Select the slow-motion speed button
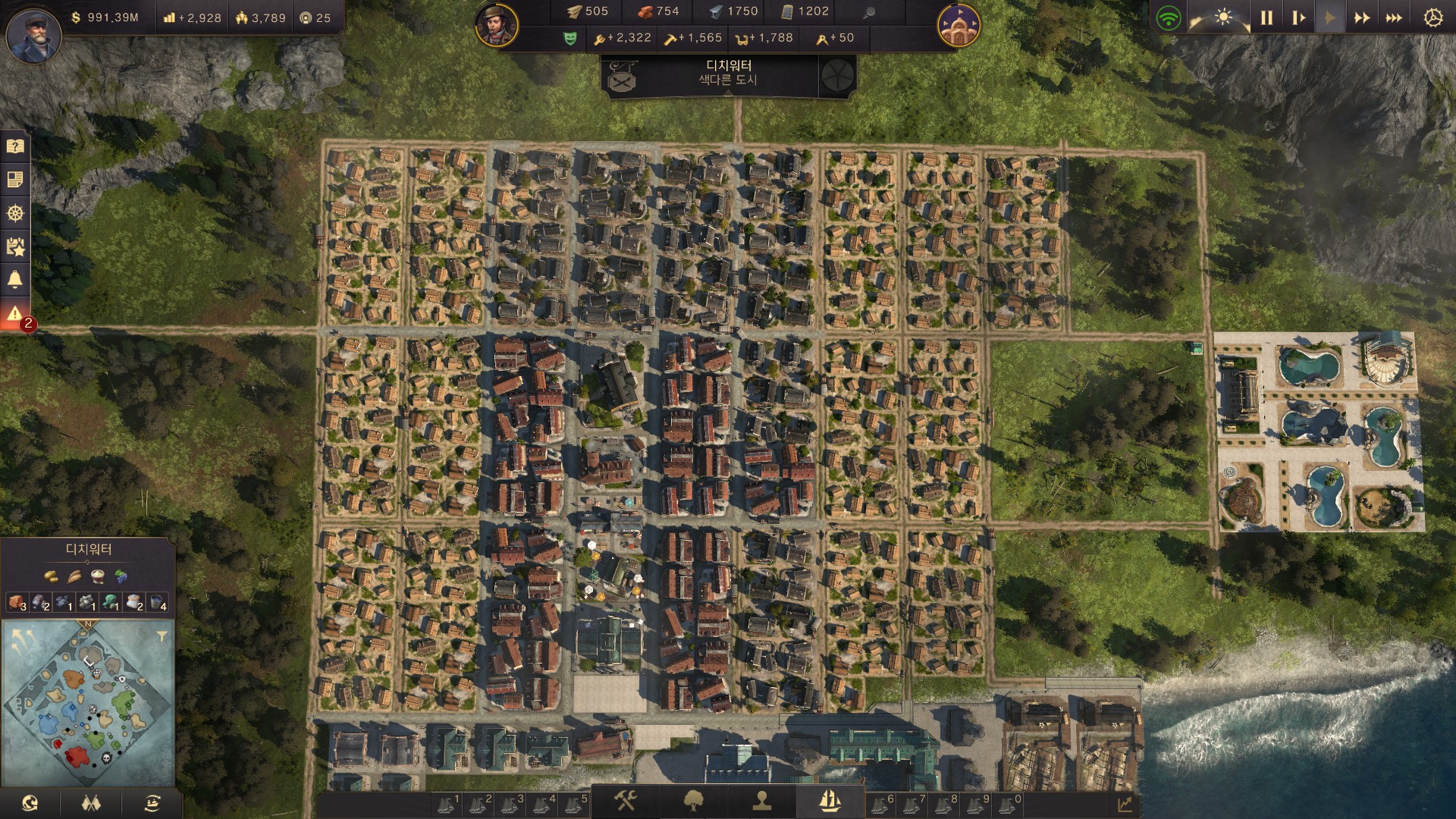The width and height of the screenshot is (1456, 819). (1298, 17)
